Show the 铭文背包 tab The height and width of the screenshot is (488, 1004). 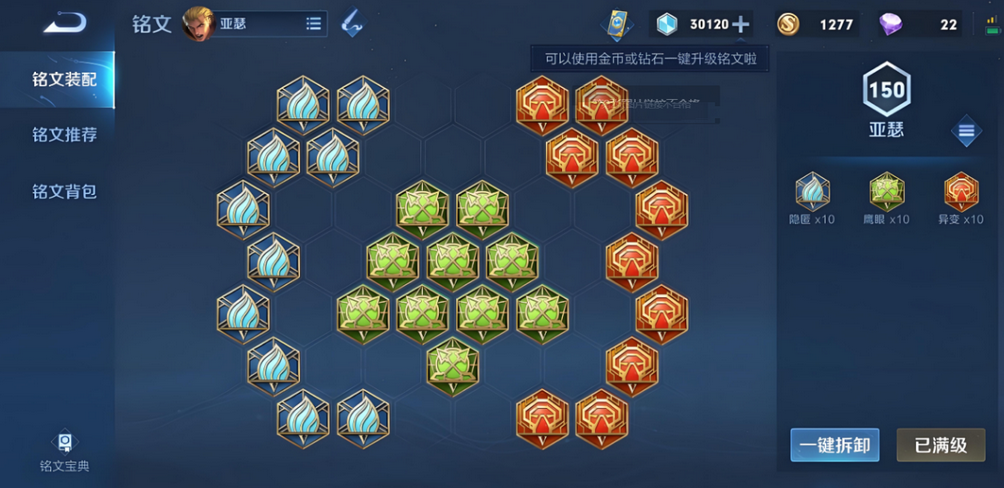coord(64,191)
